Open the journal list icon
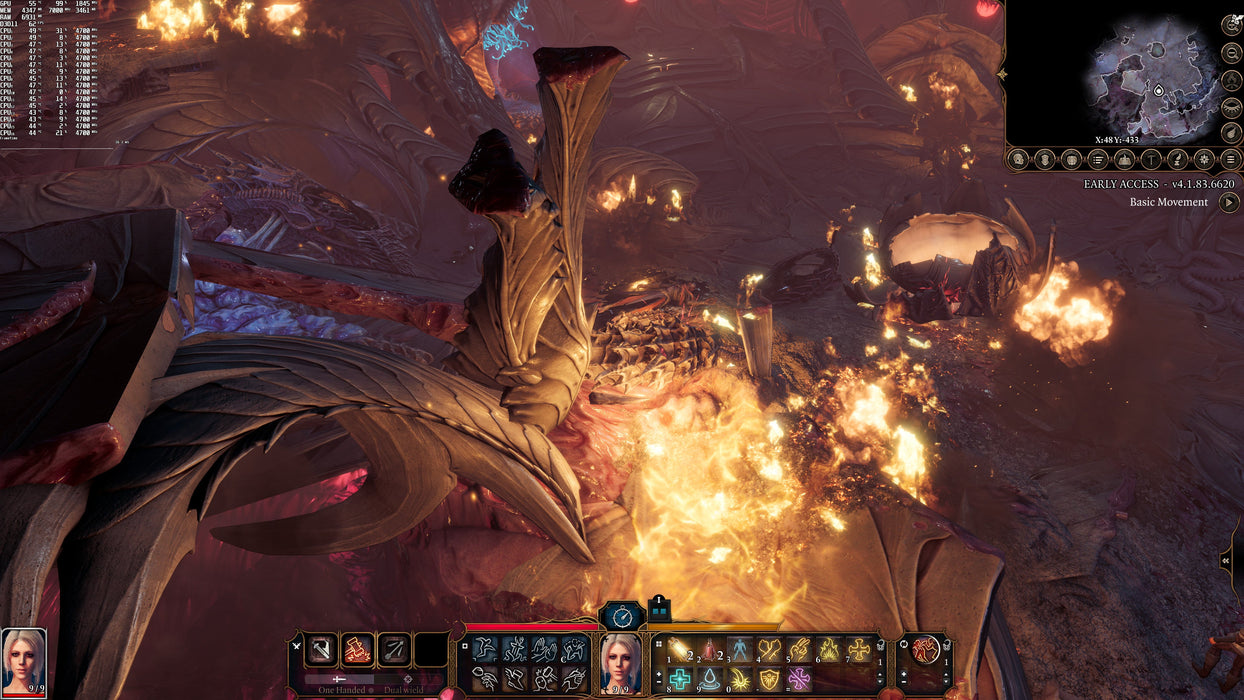 [1098, 159]
